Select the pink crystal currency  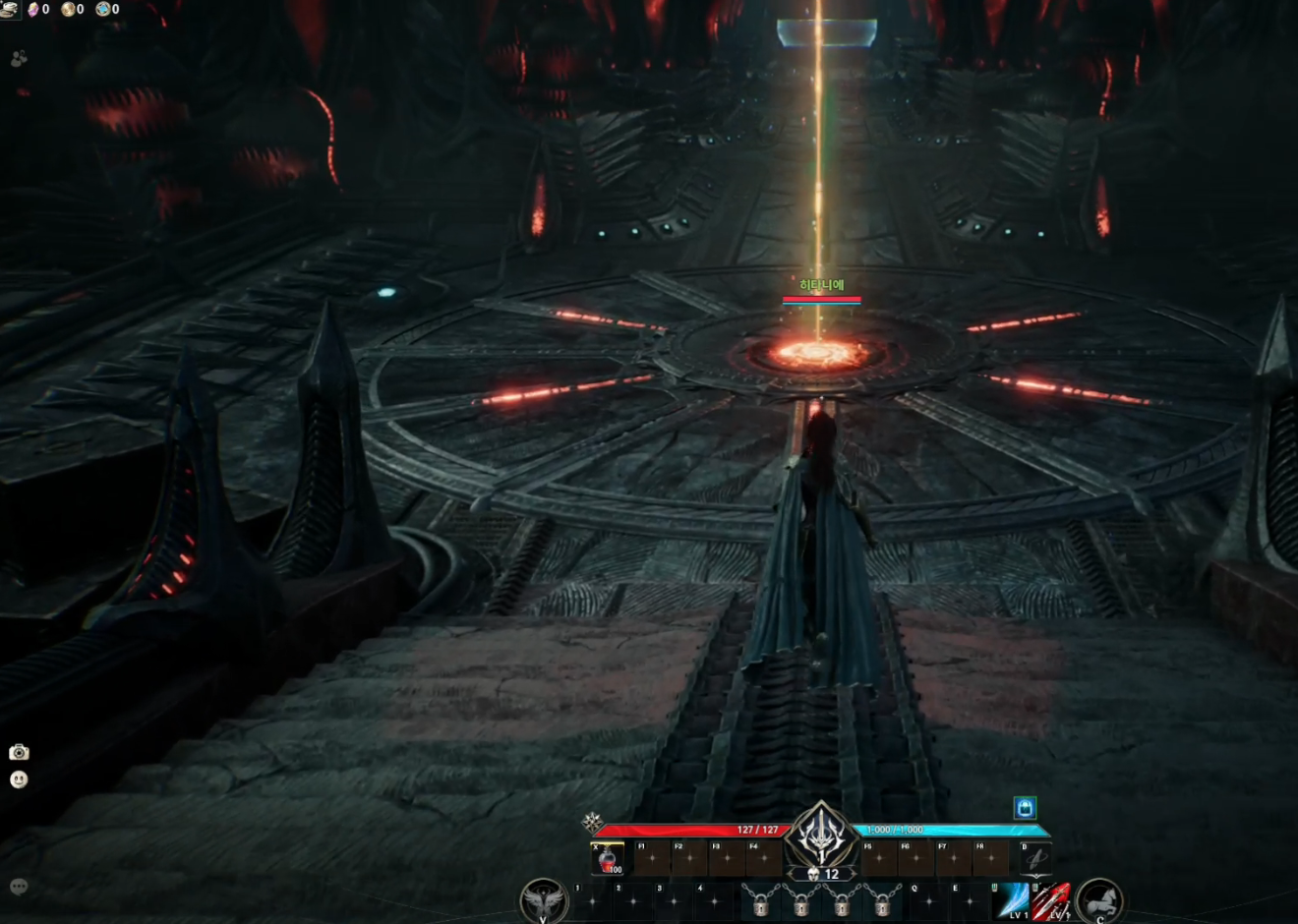(x=33, y=9)
